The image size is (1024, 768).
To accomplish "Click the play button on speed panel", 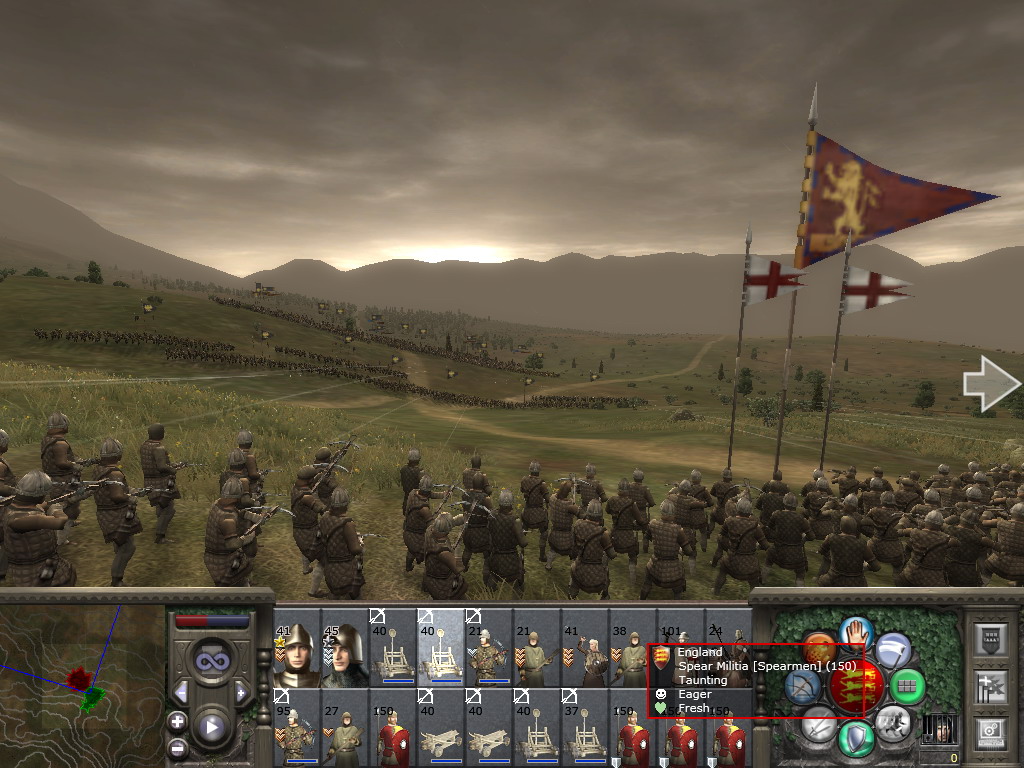I will coord(211,727).
